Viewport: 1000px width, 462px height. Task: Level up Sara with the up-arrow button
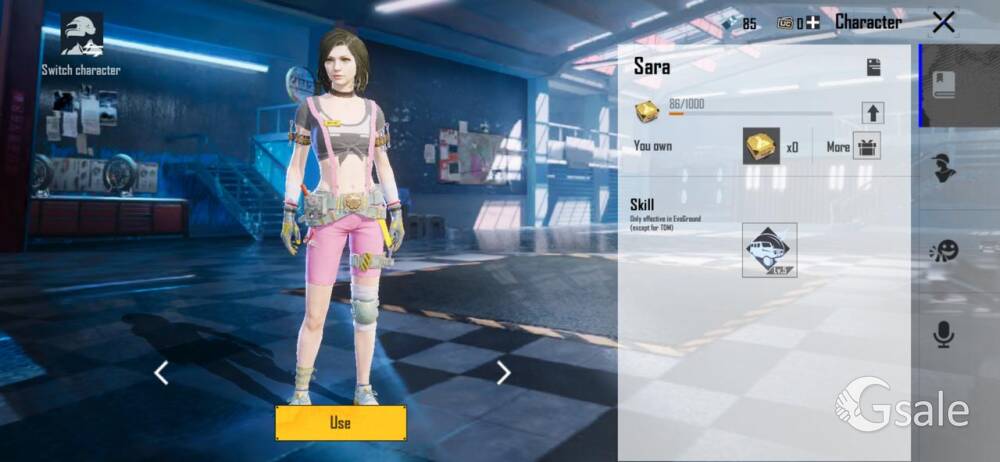(x=872, y=112)
